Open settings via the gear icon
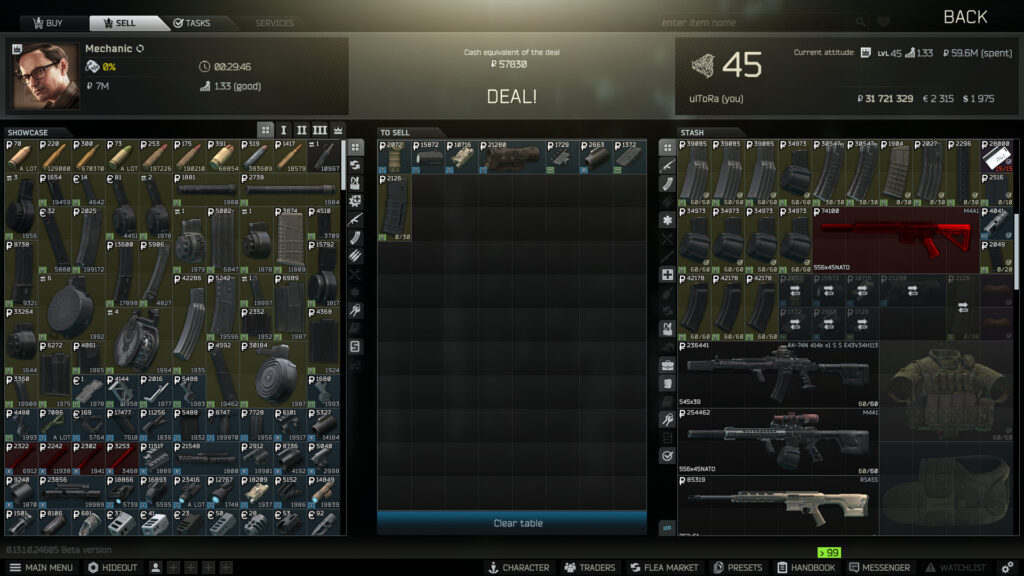The height and width of the screenshot is (576, 1024). pos(1007,567)
